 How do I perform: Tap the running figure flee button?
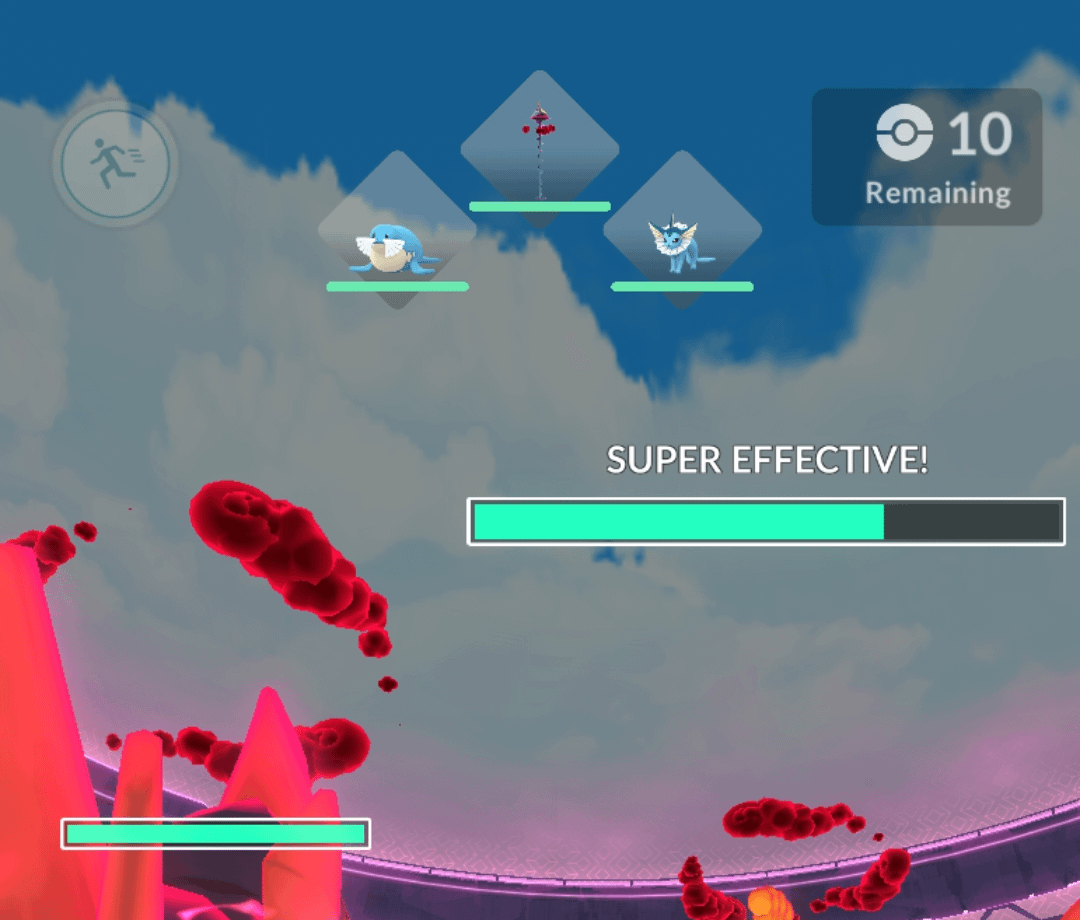pos(115,163)
